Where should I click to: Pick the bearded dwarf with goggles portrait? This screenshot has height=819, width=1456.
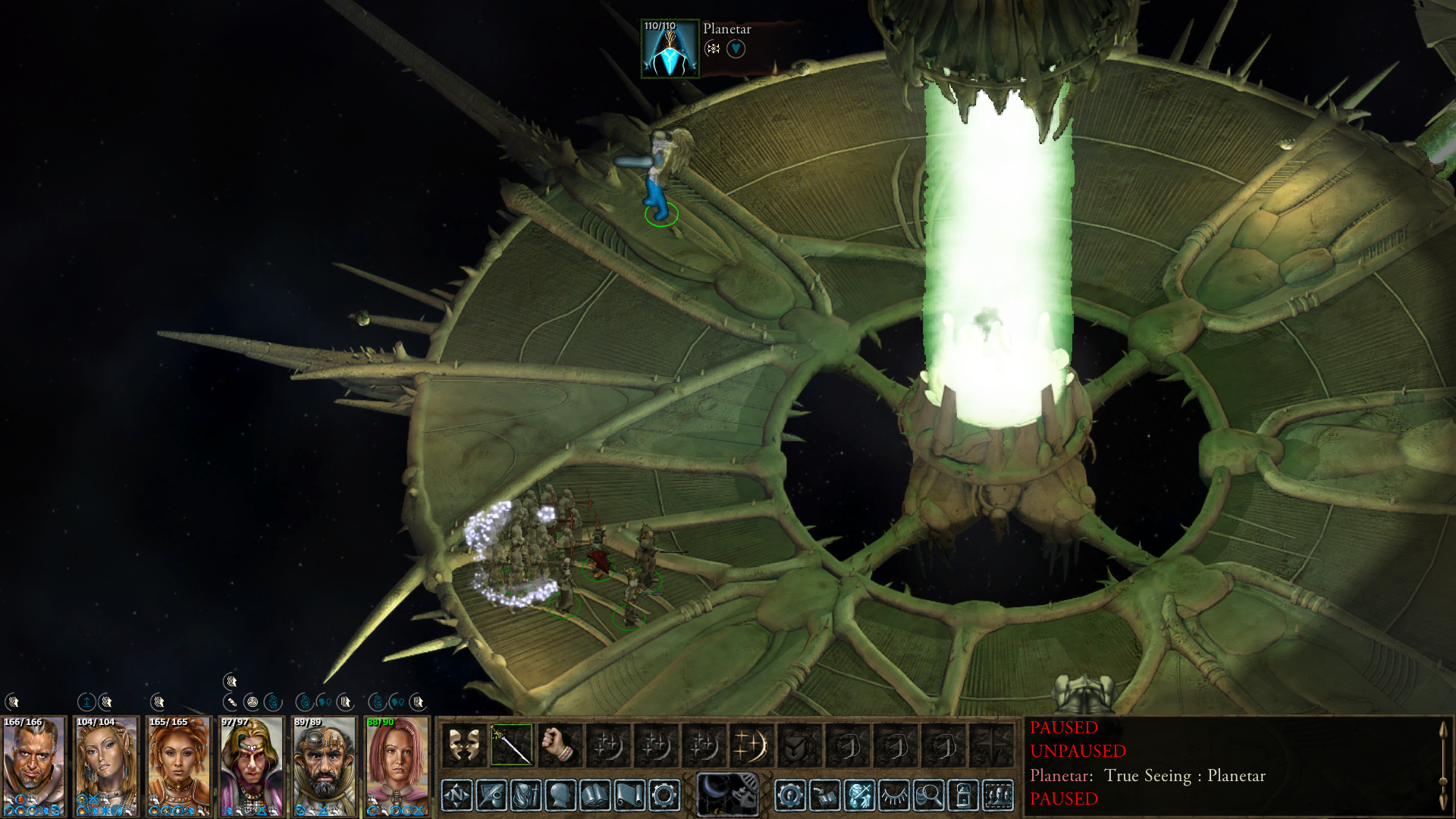pos(325,766)
